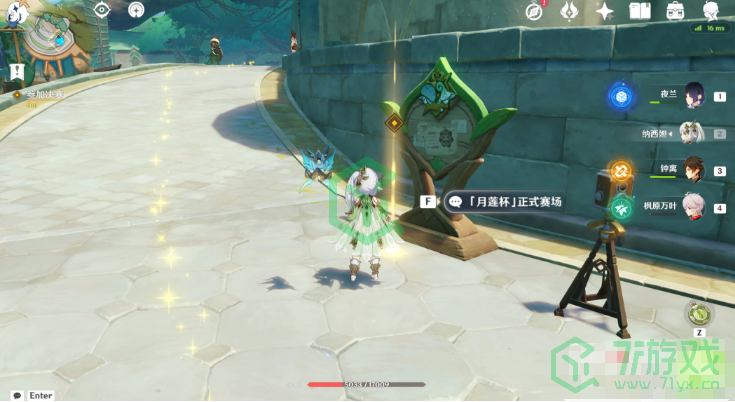The image size is (735, 402).
Task: Open the circular minimap
Action: [x=48, y=41]
